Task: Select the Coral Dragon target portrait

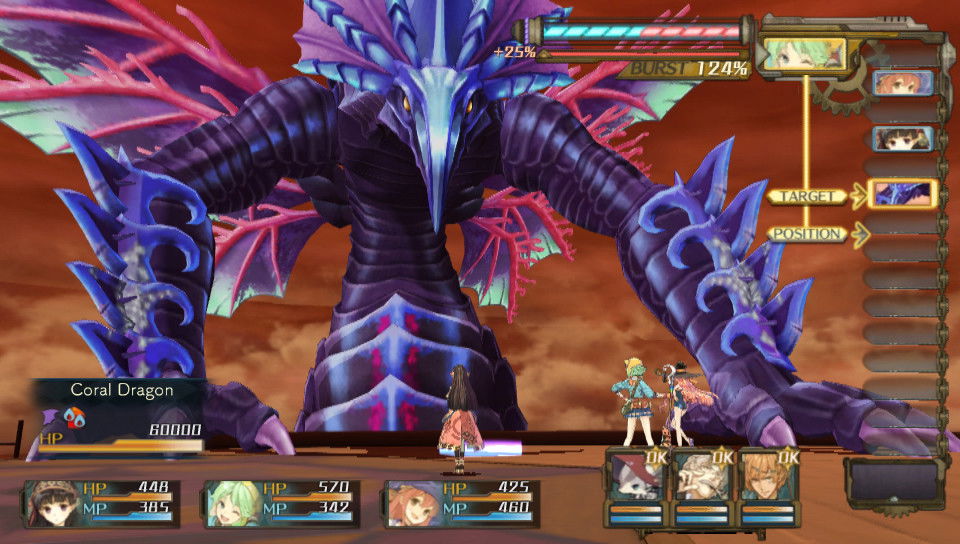Action: tap(902, 194)
